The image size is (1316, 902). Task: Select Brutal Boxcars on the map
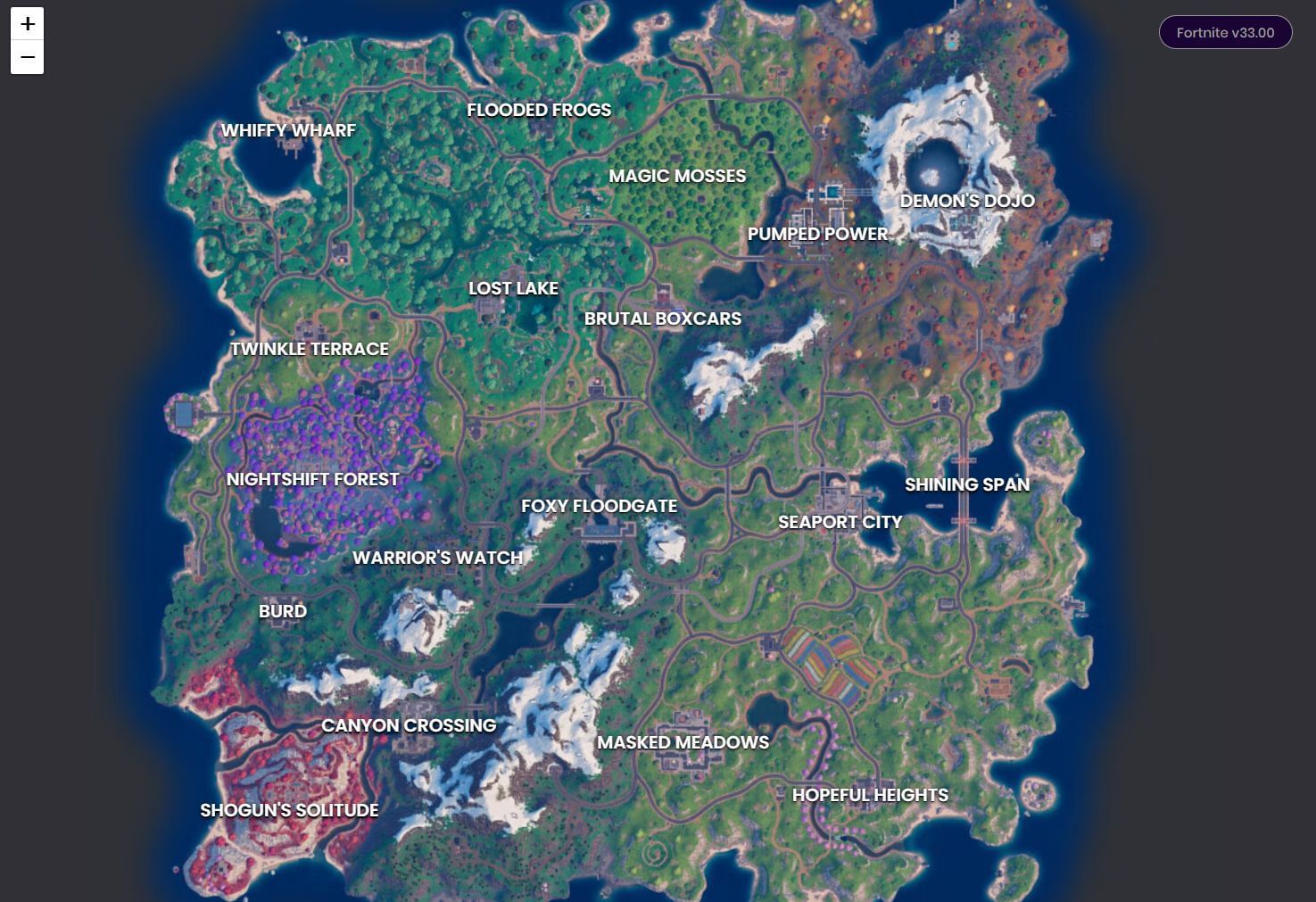662,319
